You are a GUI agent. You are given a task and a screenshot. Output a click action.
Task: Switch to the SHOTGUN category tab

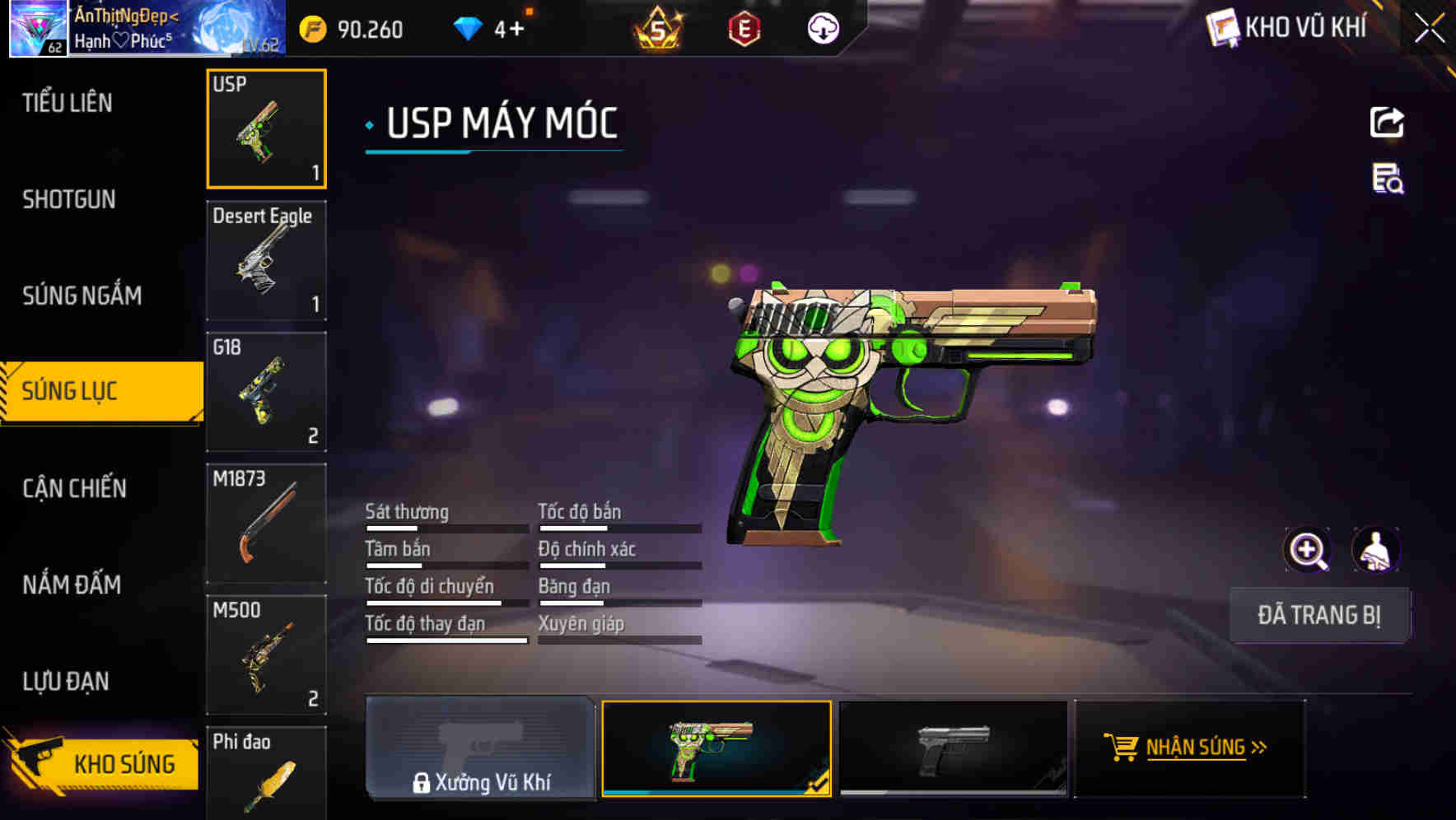69,199
